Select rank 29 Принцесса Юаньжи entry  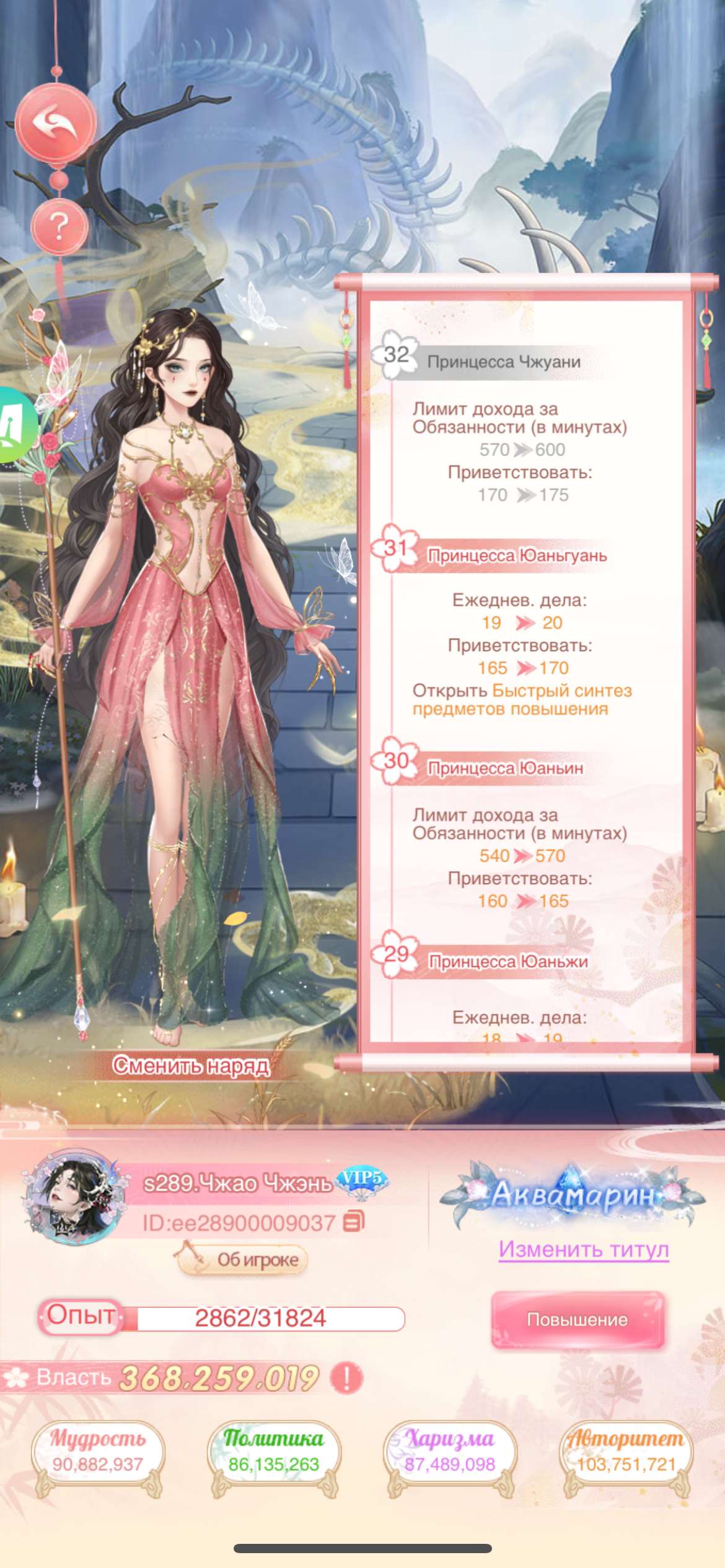click(507, 961)
